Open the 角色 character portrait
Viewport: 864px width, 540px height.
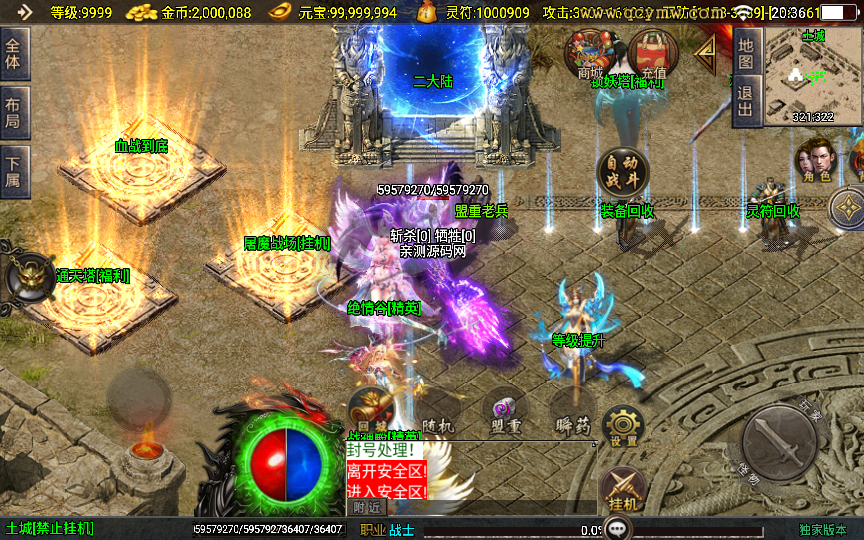815,162
